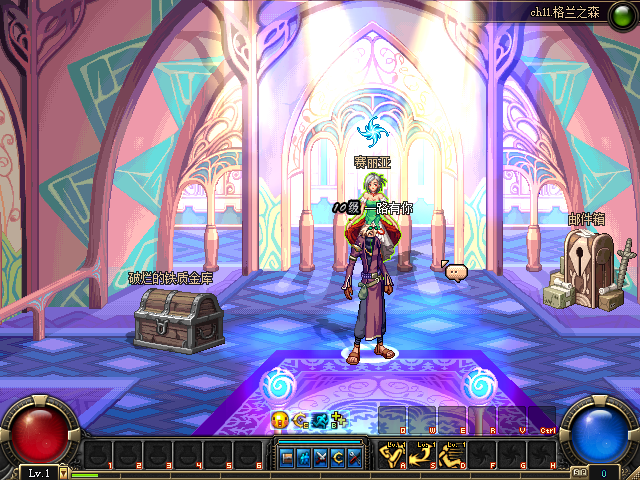Select the crossed swords menu button
The width and height of the screenshot is (640, 480).
pyautogui.click(x=321, y=456)
